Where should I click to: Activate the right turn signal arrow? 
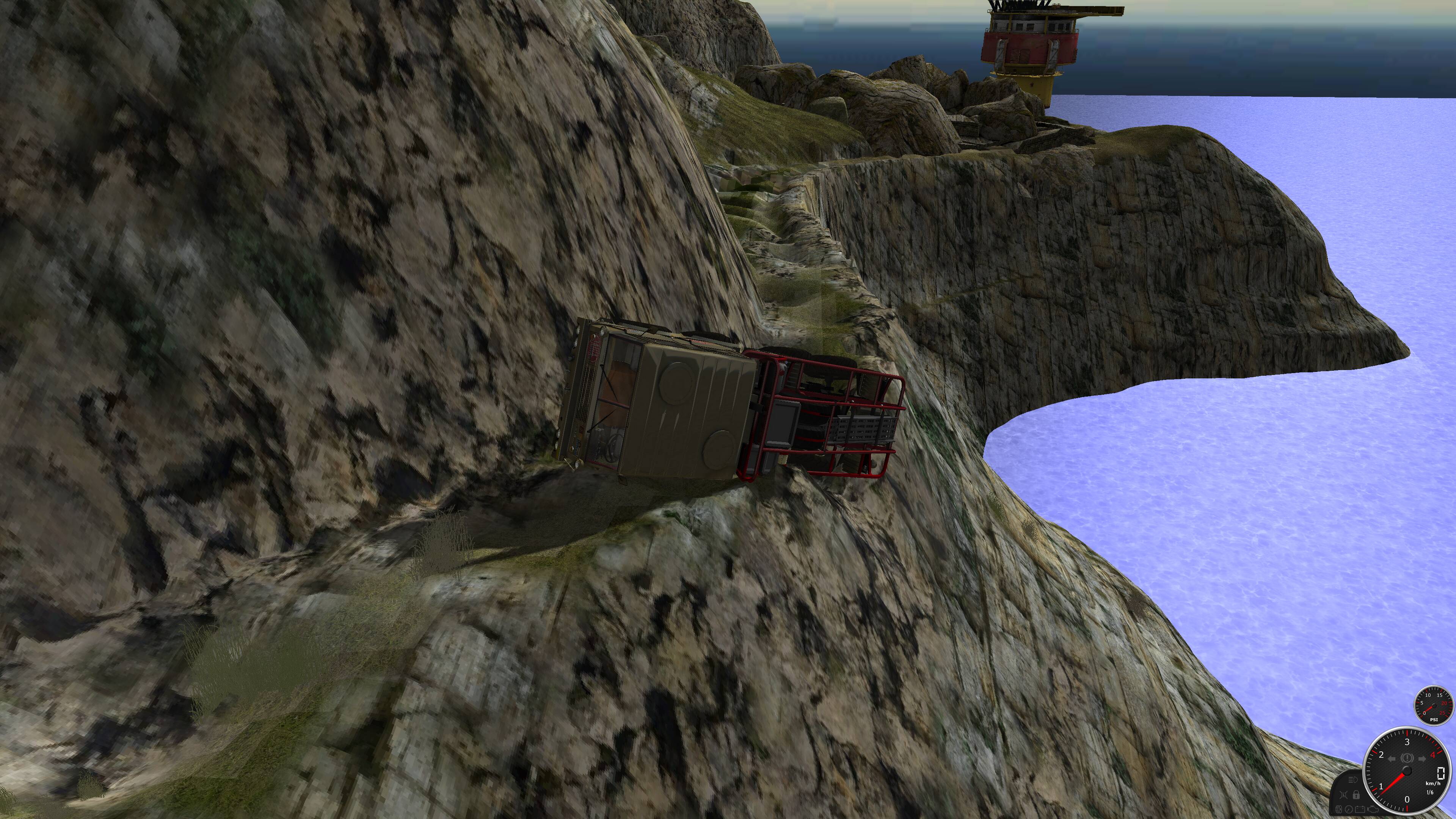(1422, 758)
